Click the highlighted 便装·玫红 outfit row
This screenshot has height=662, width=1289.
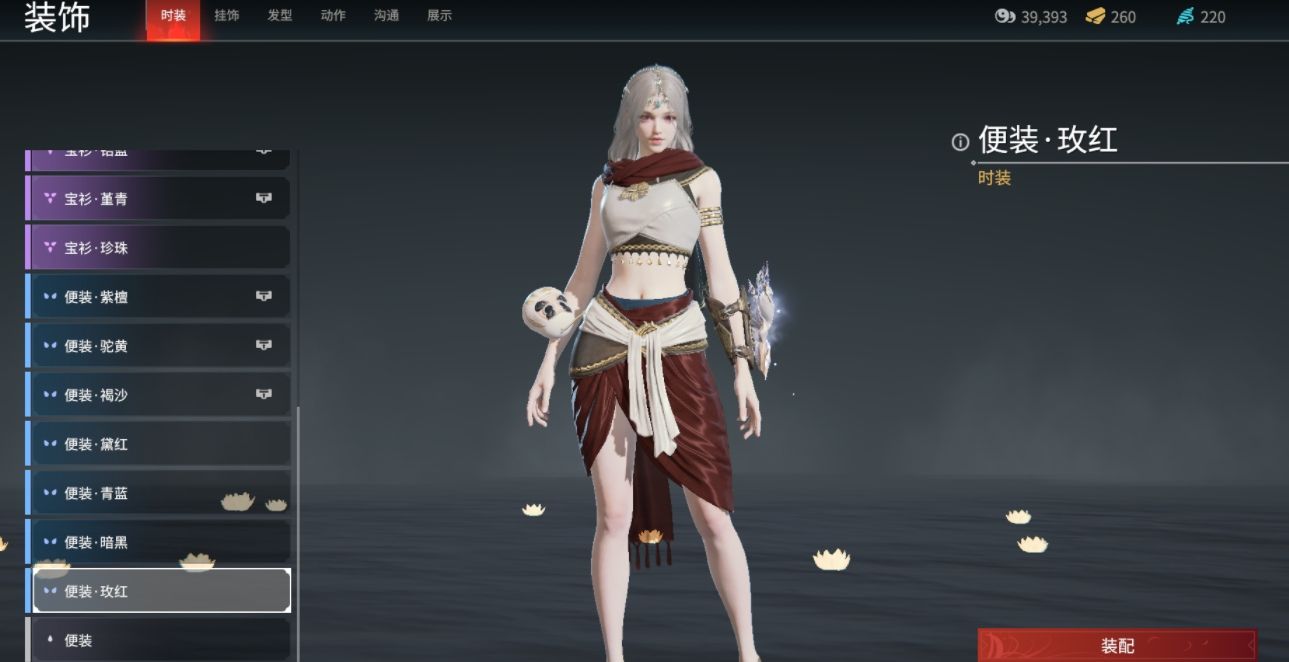(x=160, y=591)
